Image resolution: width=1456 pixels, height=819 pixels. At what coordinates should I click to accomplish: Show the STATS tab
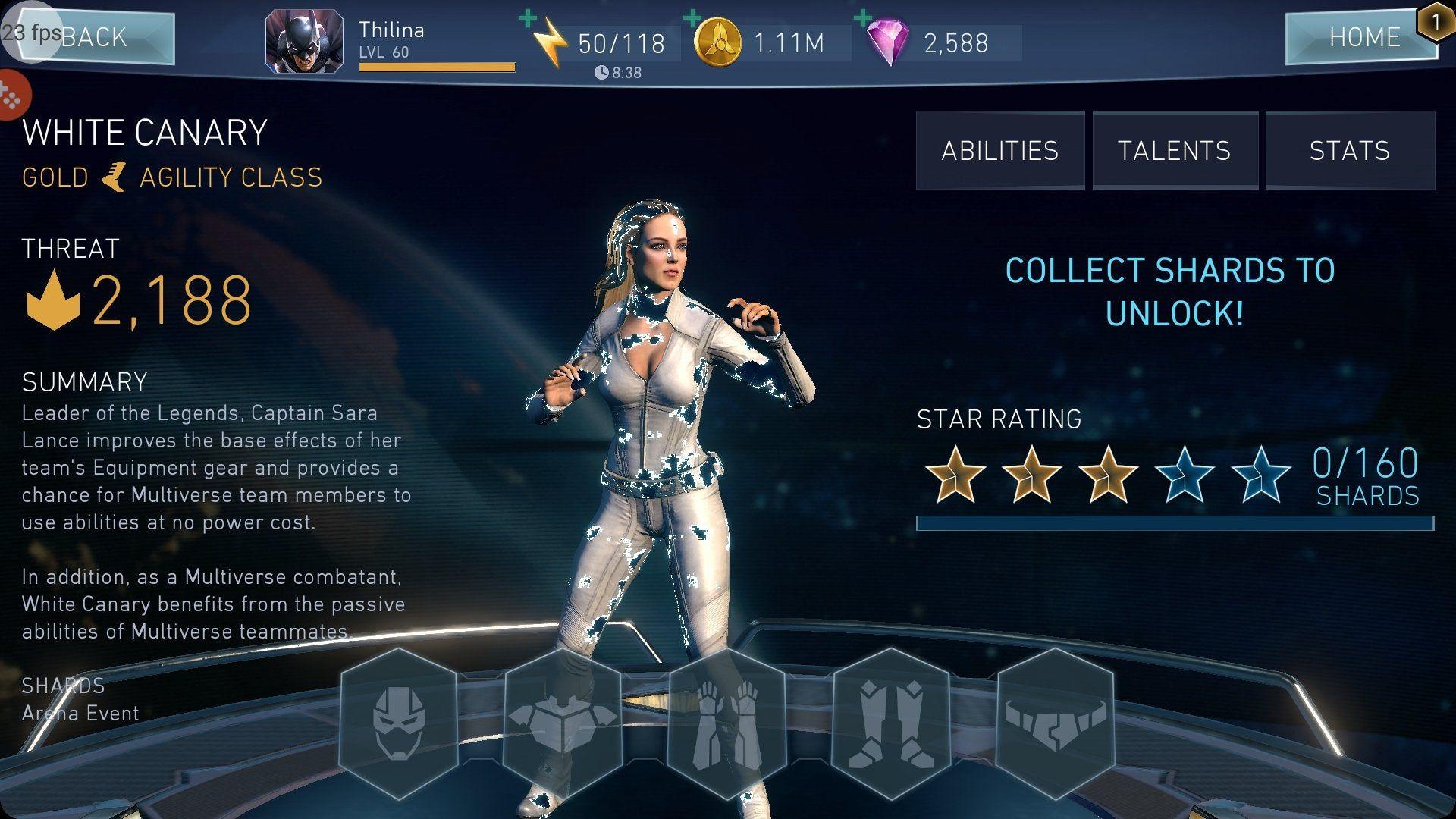coord(1350,151)
